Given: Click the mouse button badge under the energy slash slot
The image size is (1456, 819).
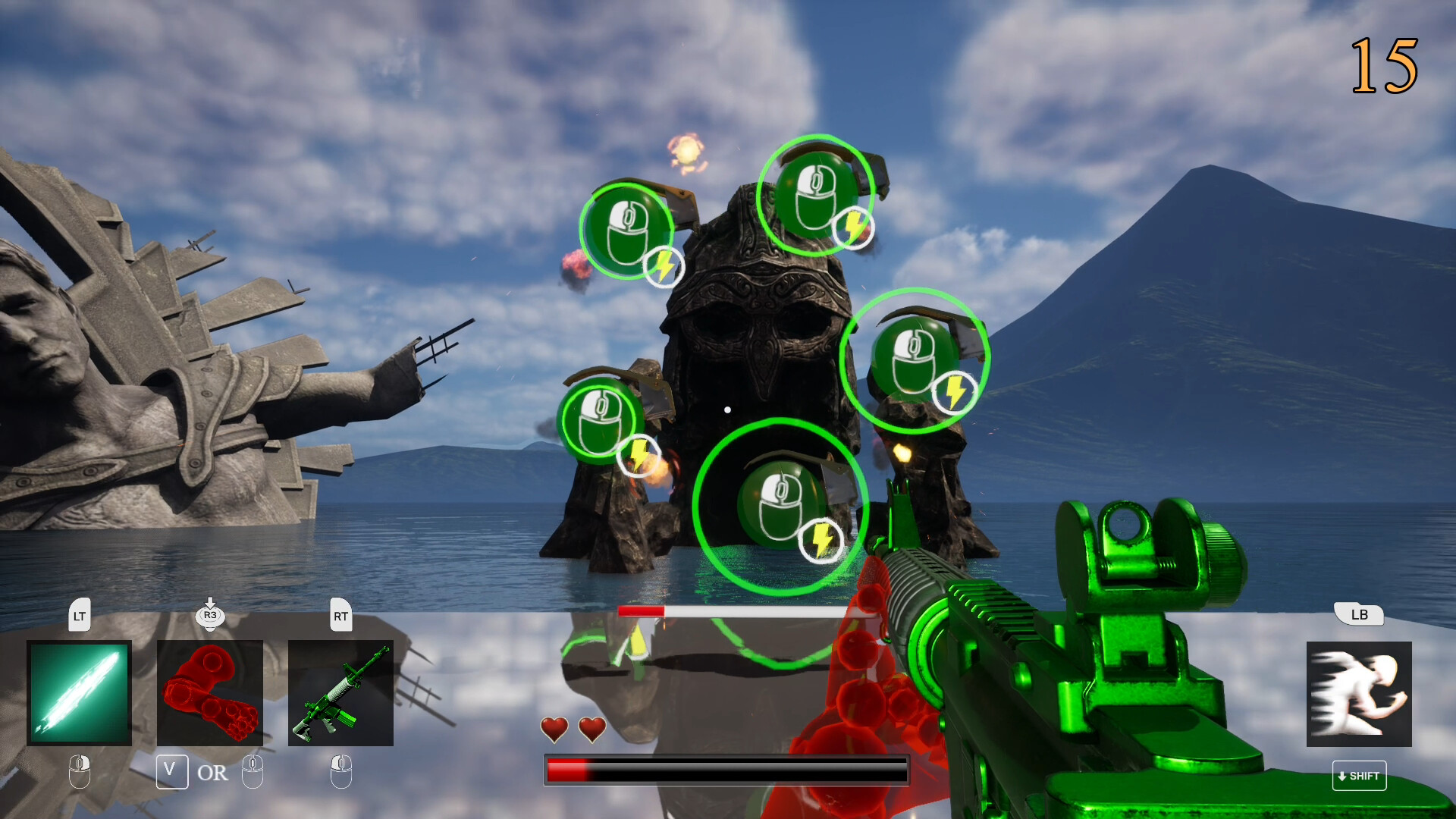Looking at the screenshot, I should click(x=79, y=770).
